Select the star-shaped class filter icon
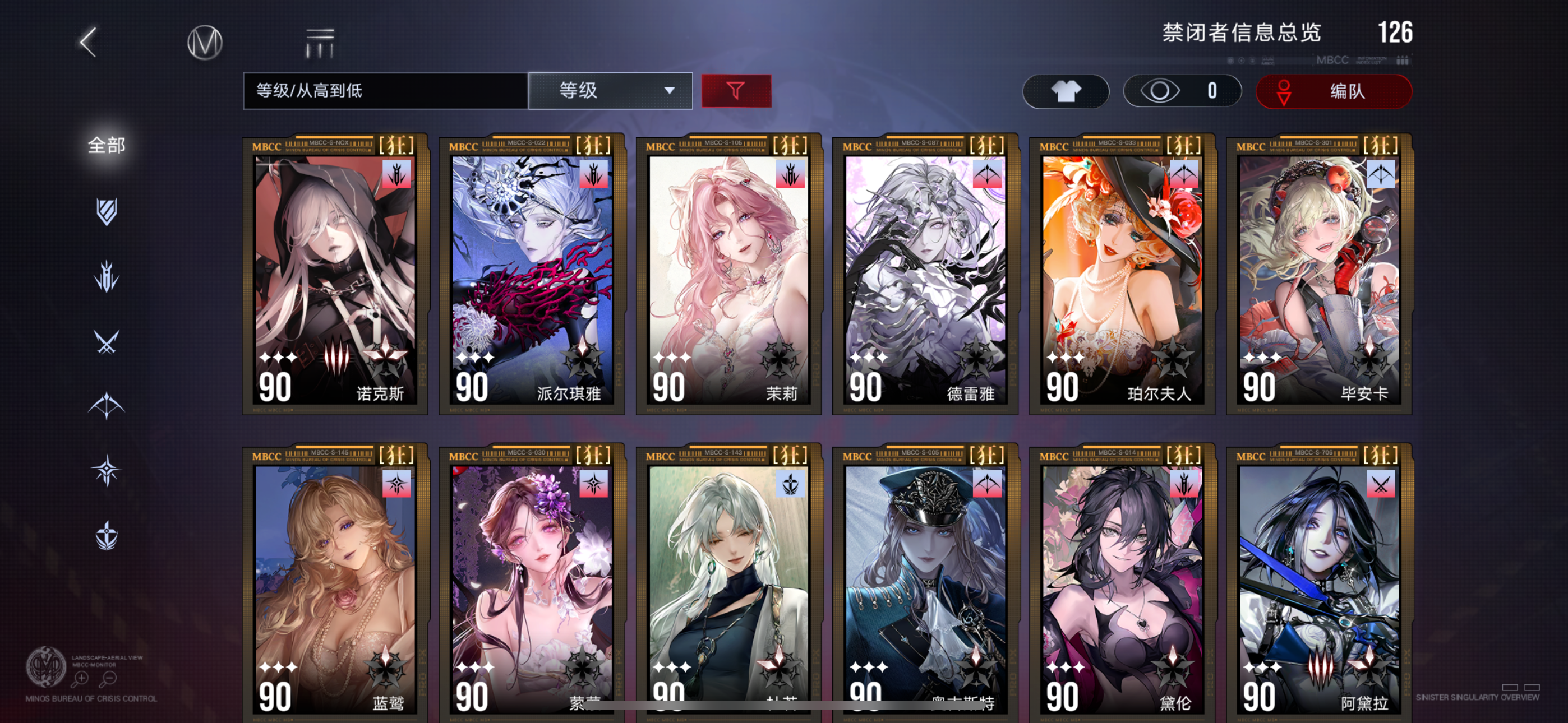Image resolution: width=1568 pixels, height=723 pixels. pos(106,467)
